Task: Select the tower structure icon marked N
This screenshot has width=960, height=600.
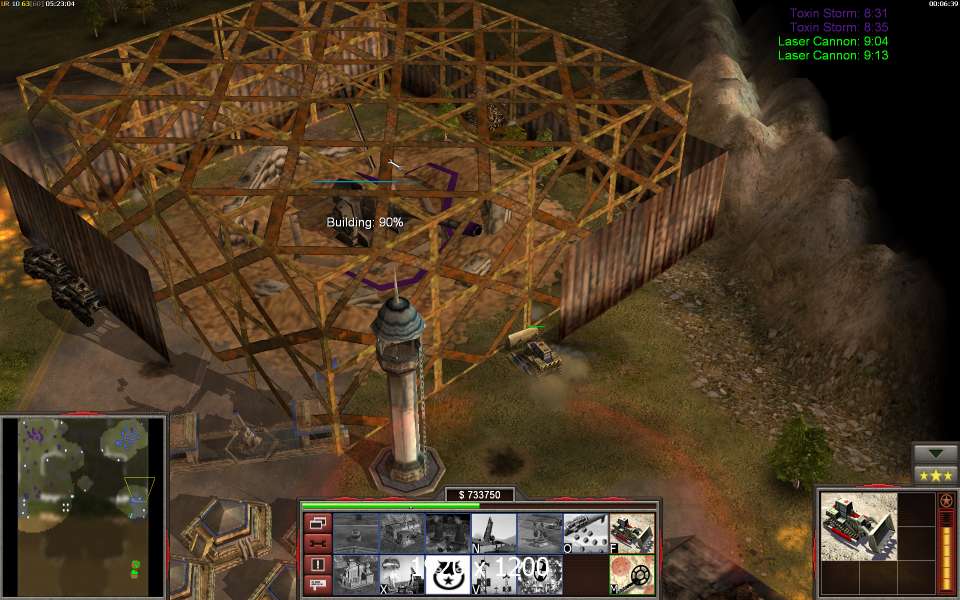Action: point(493,532)
